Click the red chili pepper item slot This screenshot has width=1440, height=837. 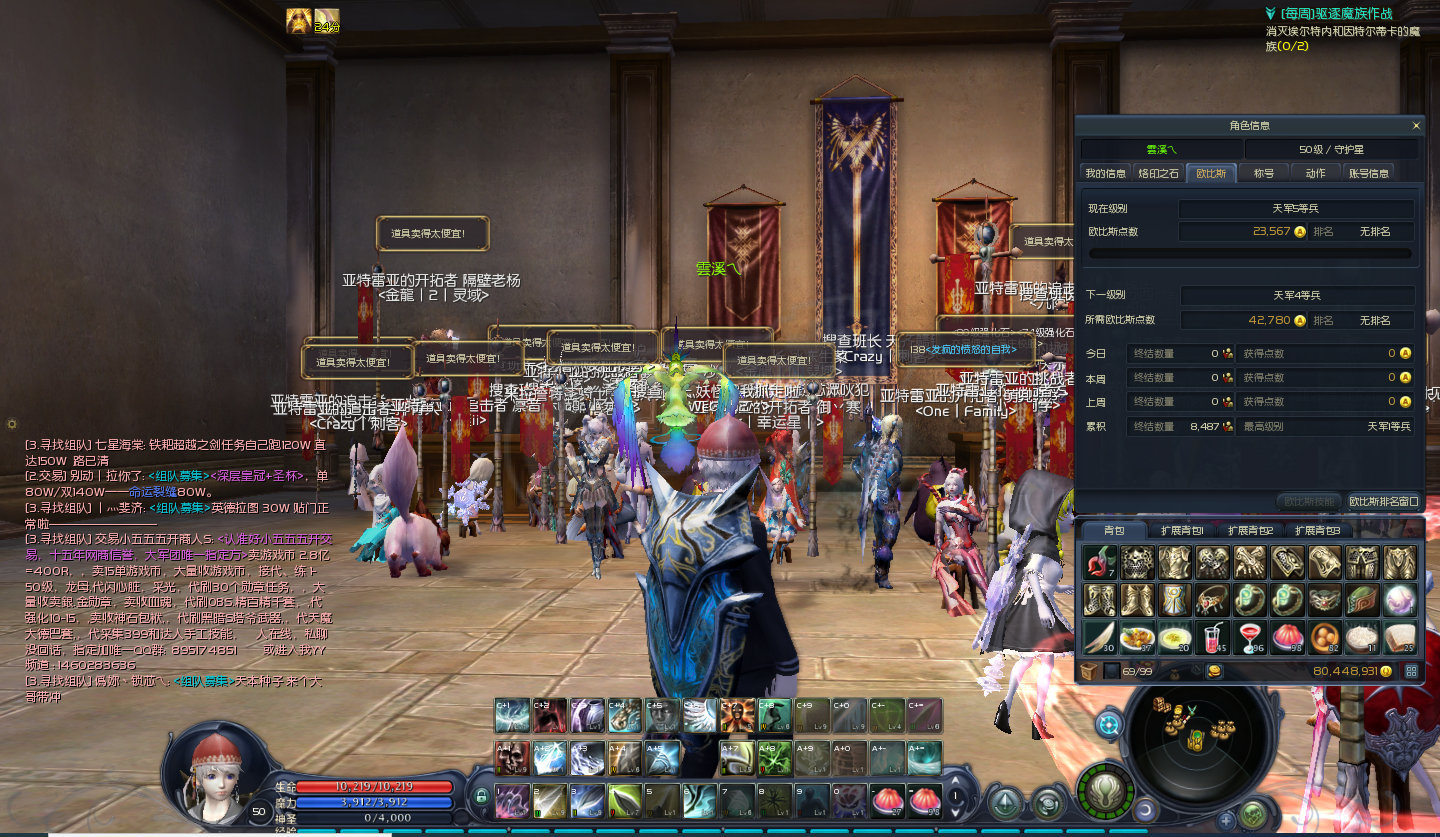click(1098, 562)
